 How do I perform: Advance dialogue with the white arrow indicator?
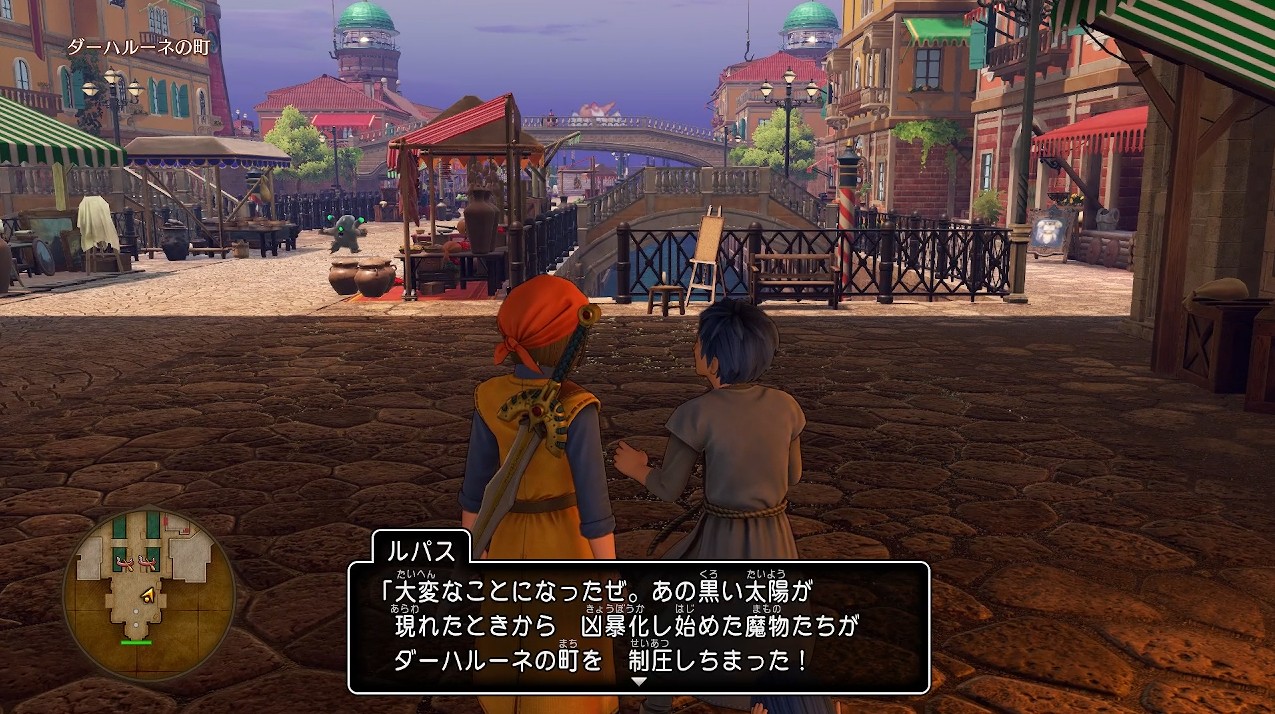pos(638,681)
